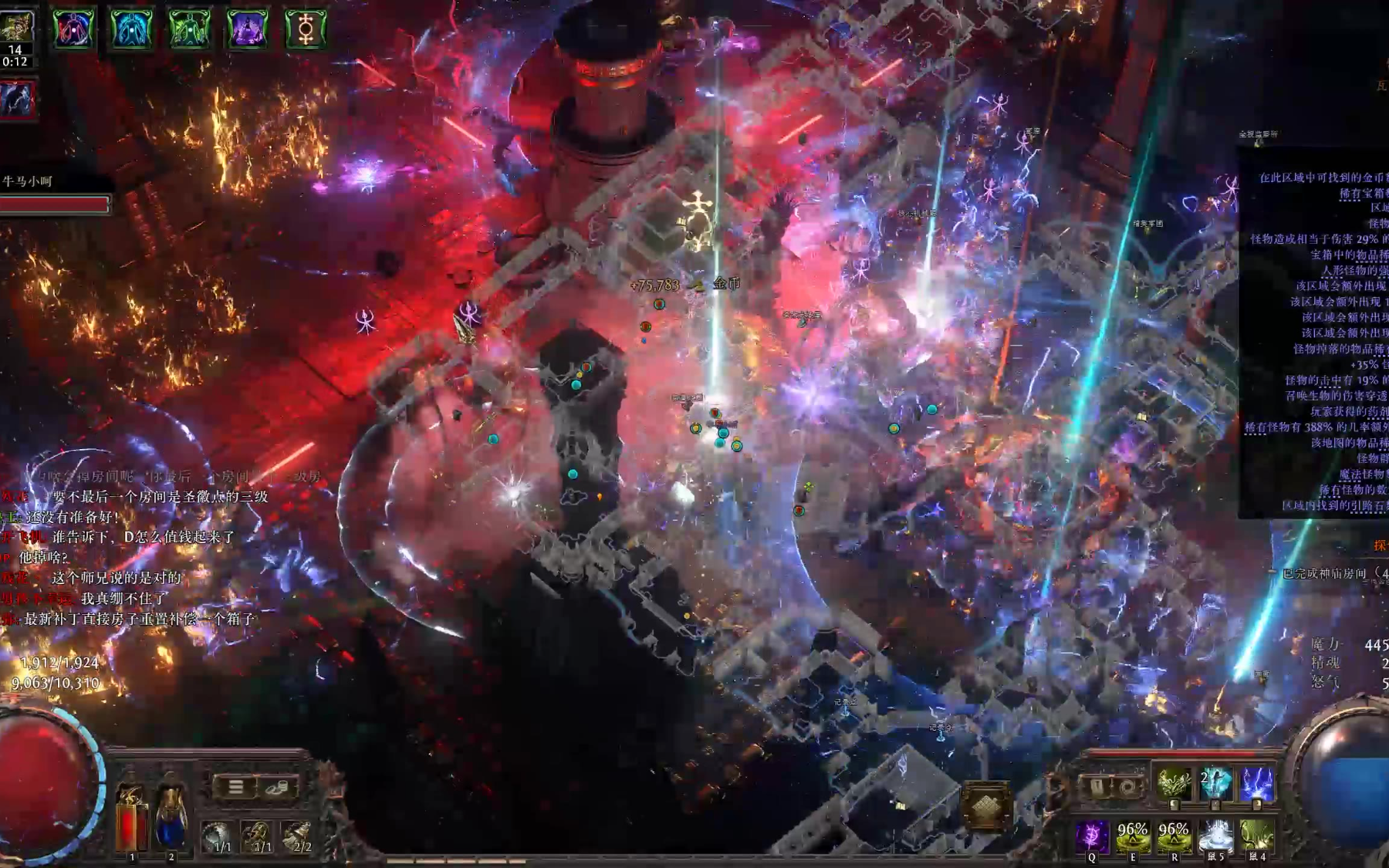
Task: Inspect the red-bordered debuff icon
Action: 17,100
